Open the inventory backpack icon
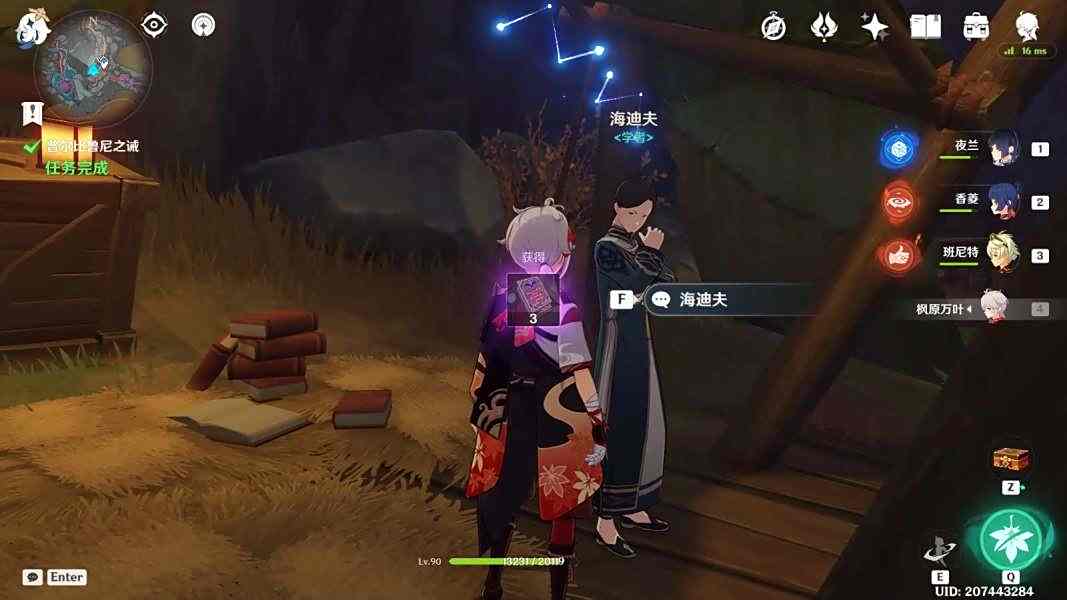Viewport: 1067px width, 600px height. pos(976,27)
